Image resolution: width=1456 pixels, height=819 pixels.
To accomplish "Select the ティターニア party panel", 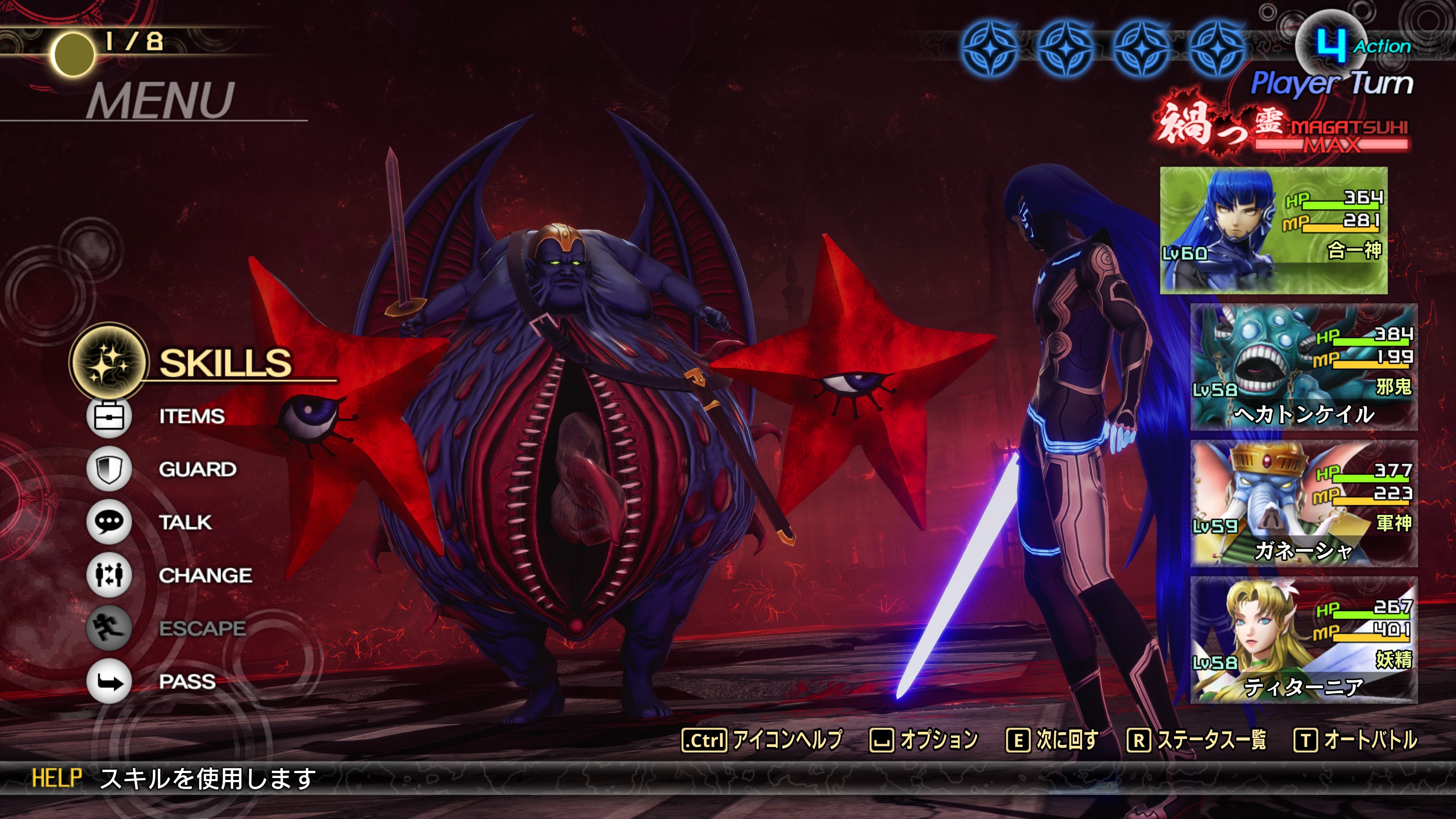I will [x=1304, y=640].
